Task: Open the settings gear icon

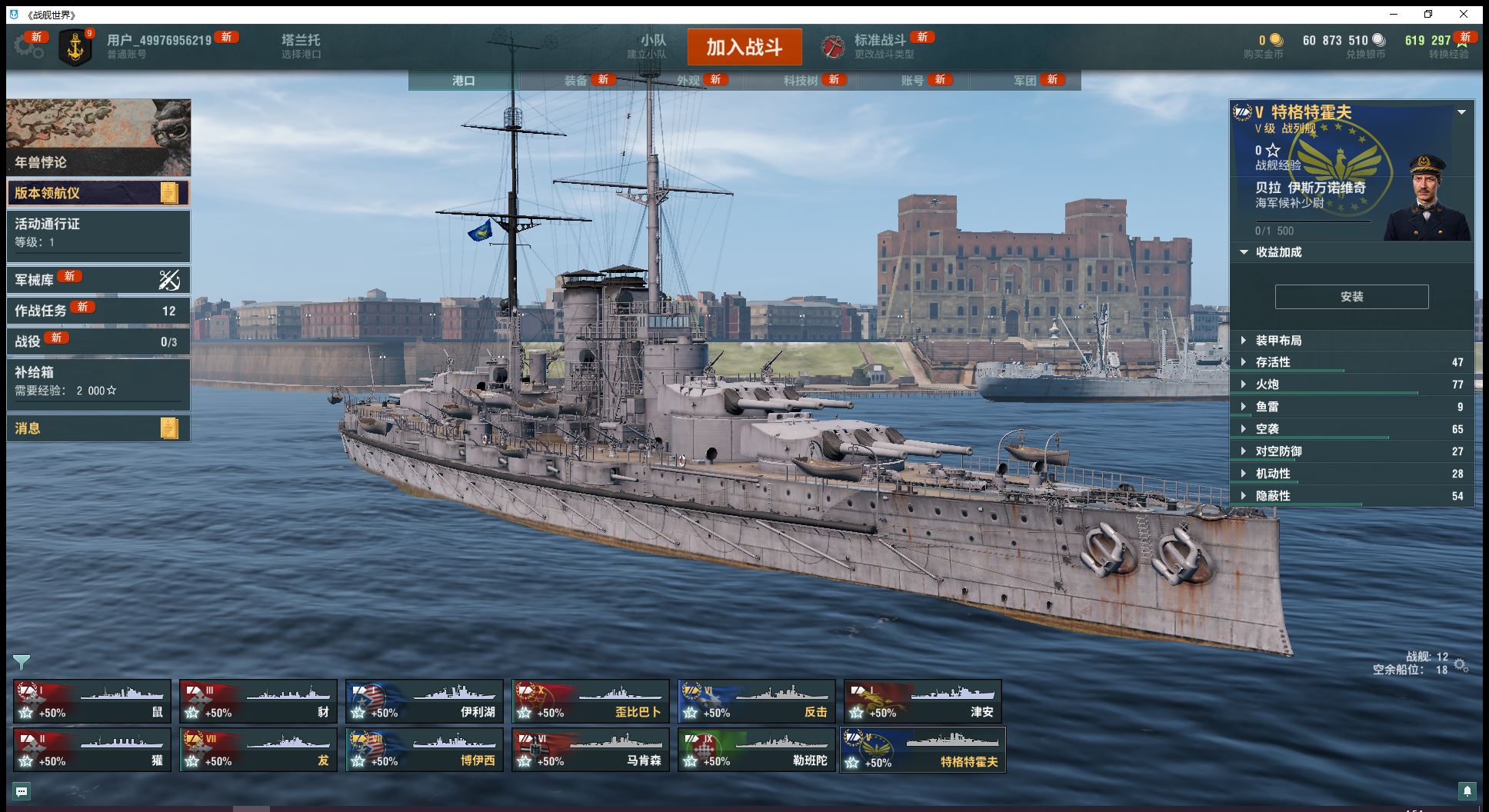Action: (x=28, y=47)
